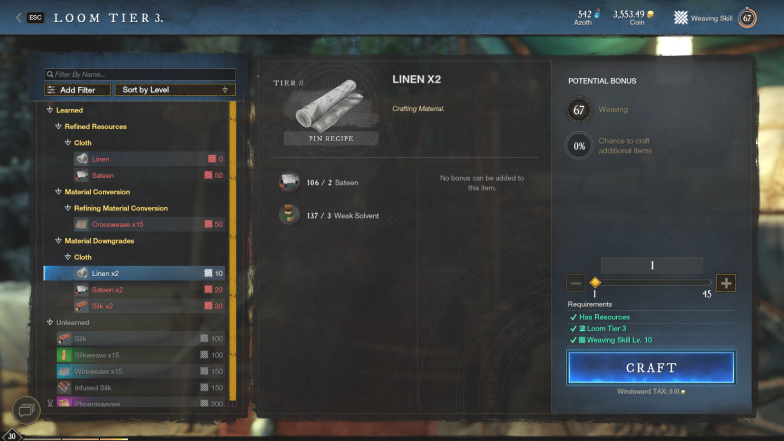Viewport: 784px width, 441px height.
Task: Increase craft quantity with plus button
Action: coord(726,283)
